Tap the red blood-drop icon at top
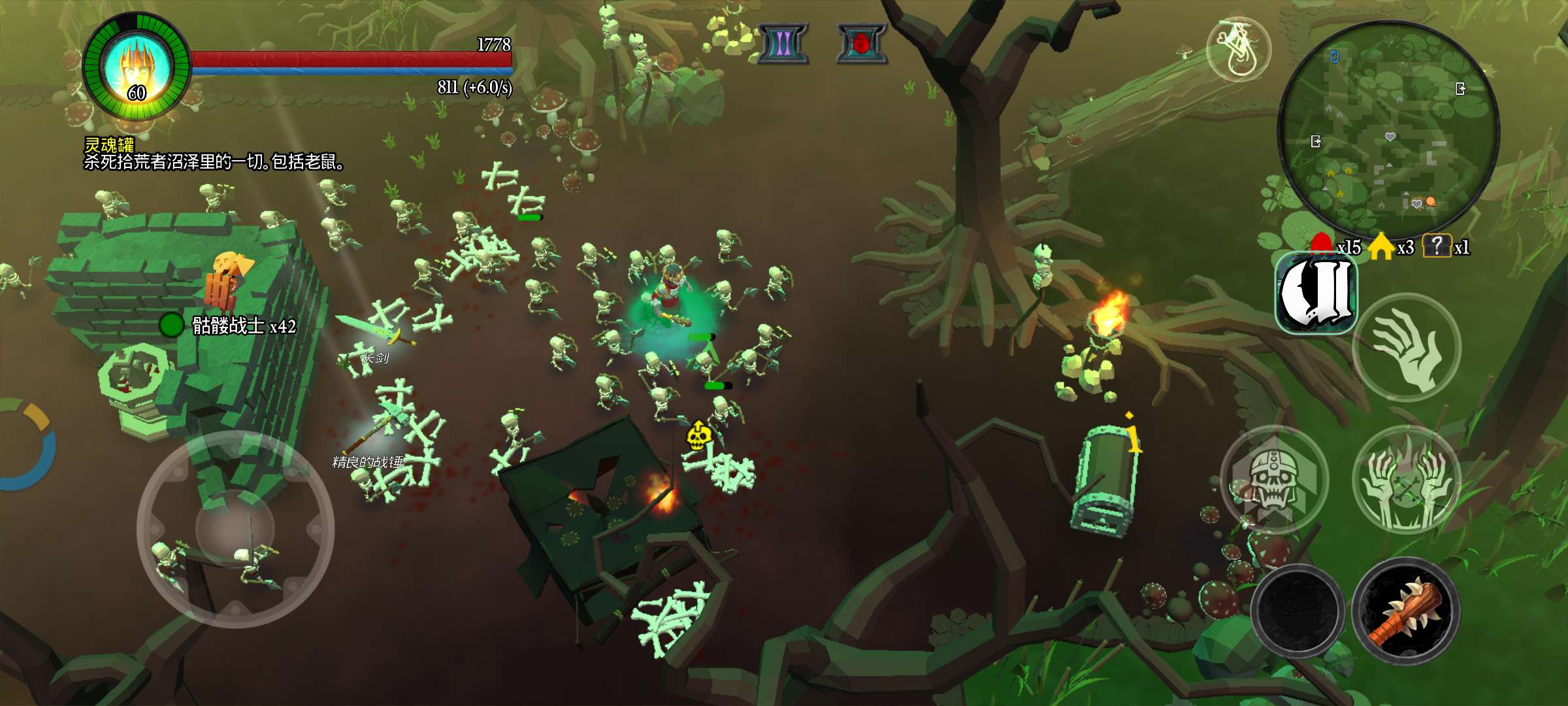The image size is (1568, 706). coord(862,44)
